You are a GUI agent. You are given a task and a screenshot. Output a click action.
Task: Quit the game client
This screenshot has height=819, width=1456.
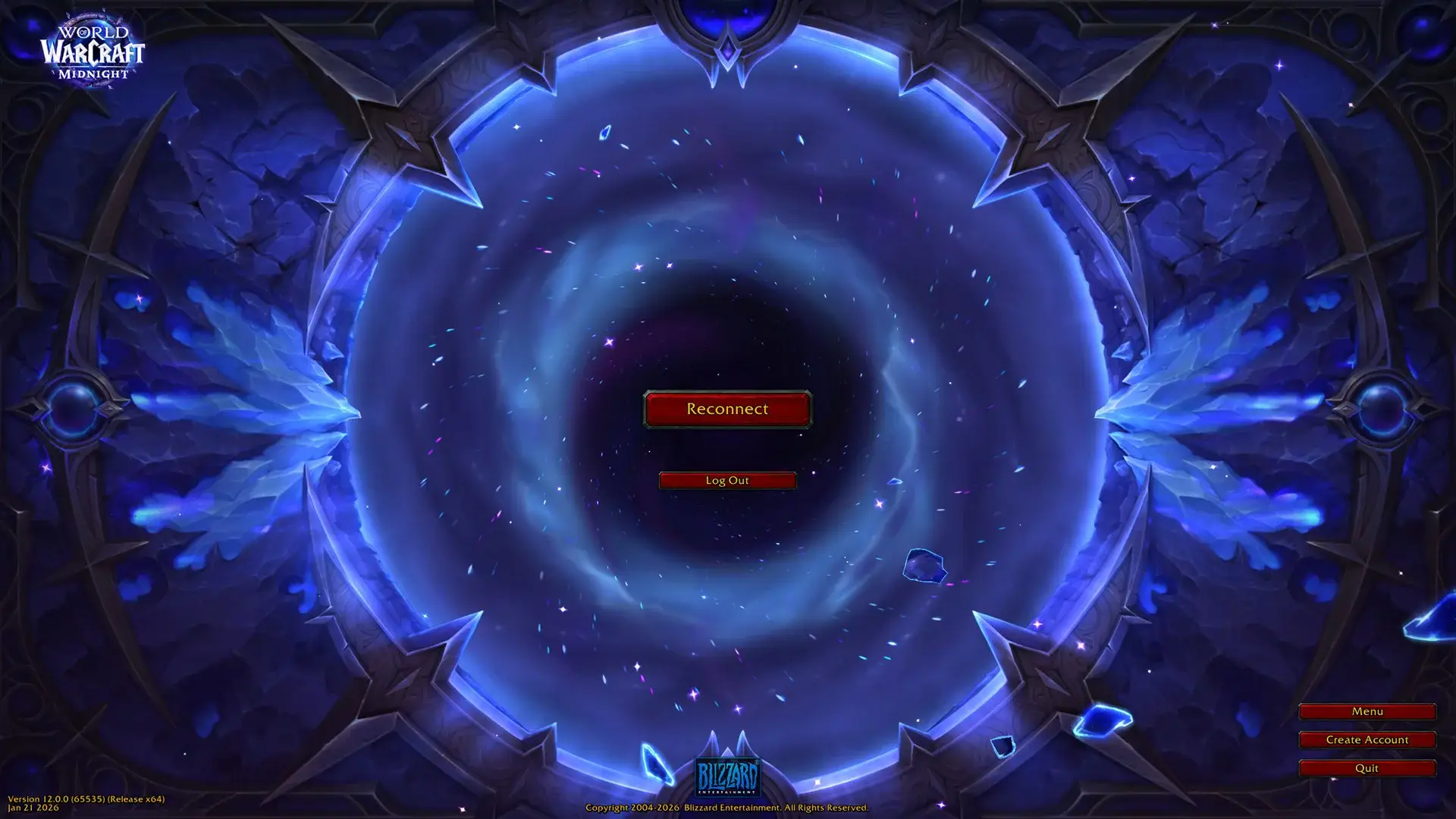click(x=1367, y=767)
